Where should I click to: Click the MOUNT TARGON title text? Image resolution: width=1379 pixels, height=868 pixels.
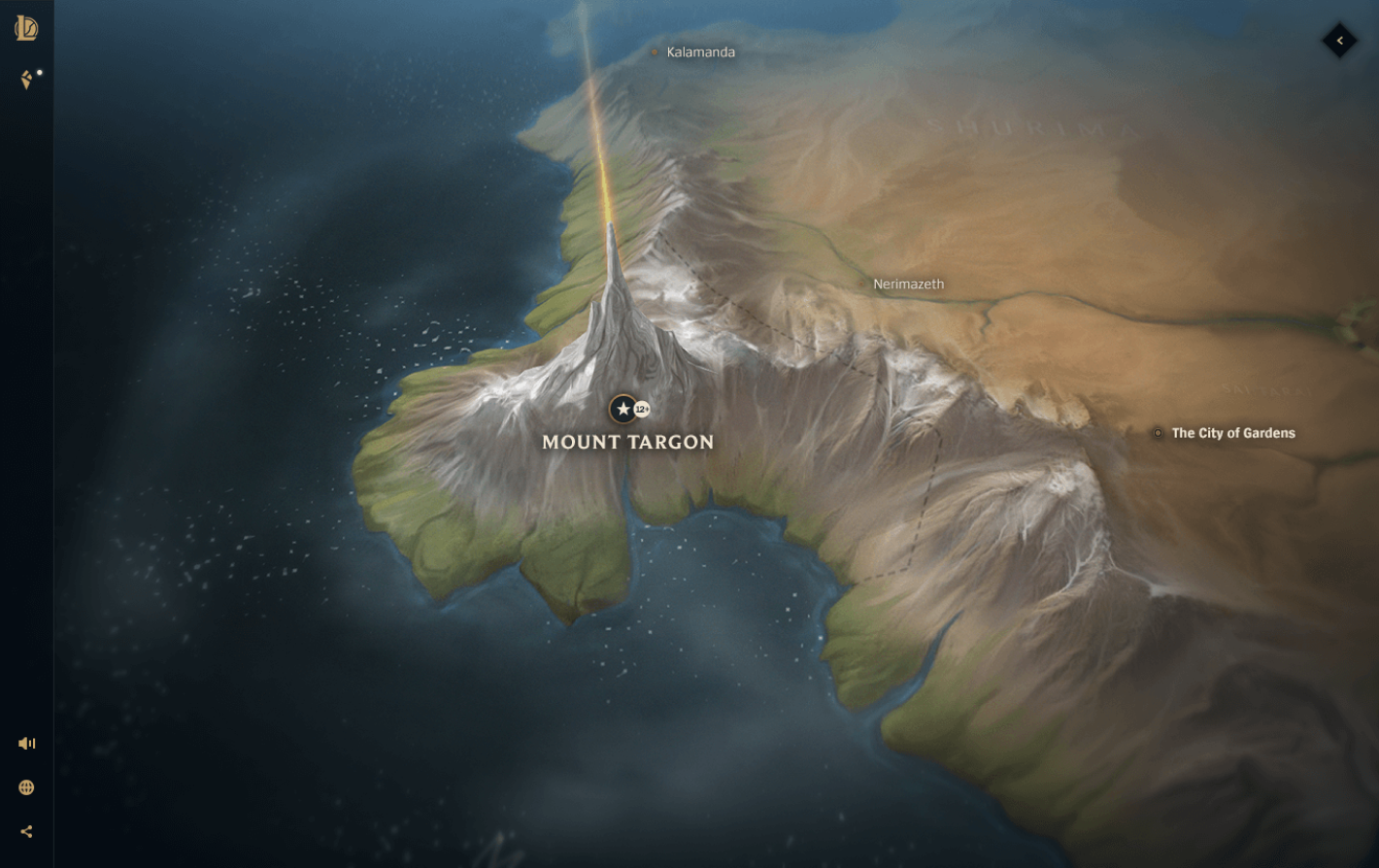point(627,442)
